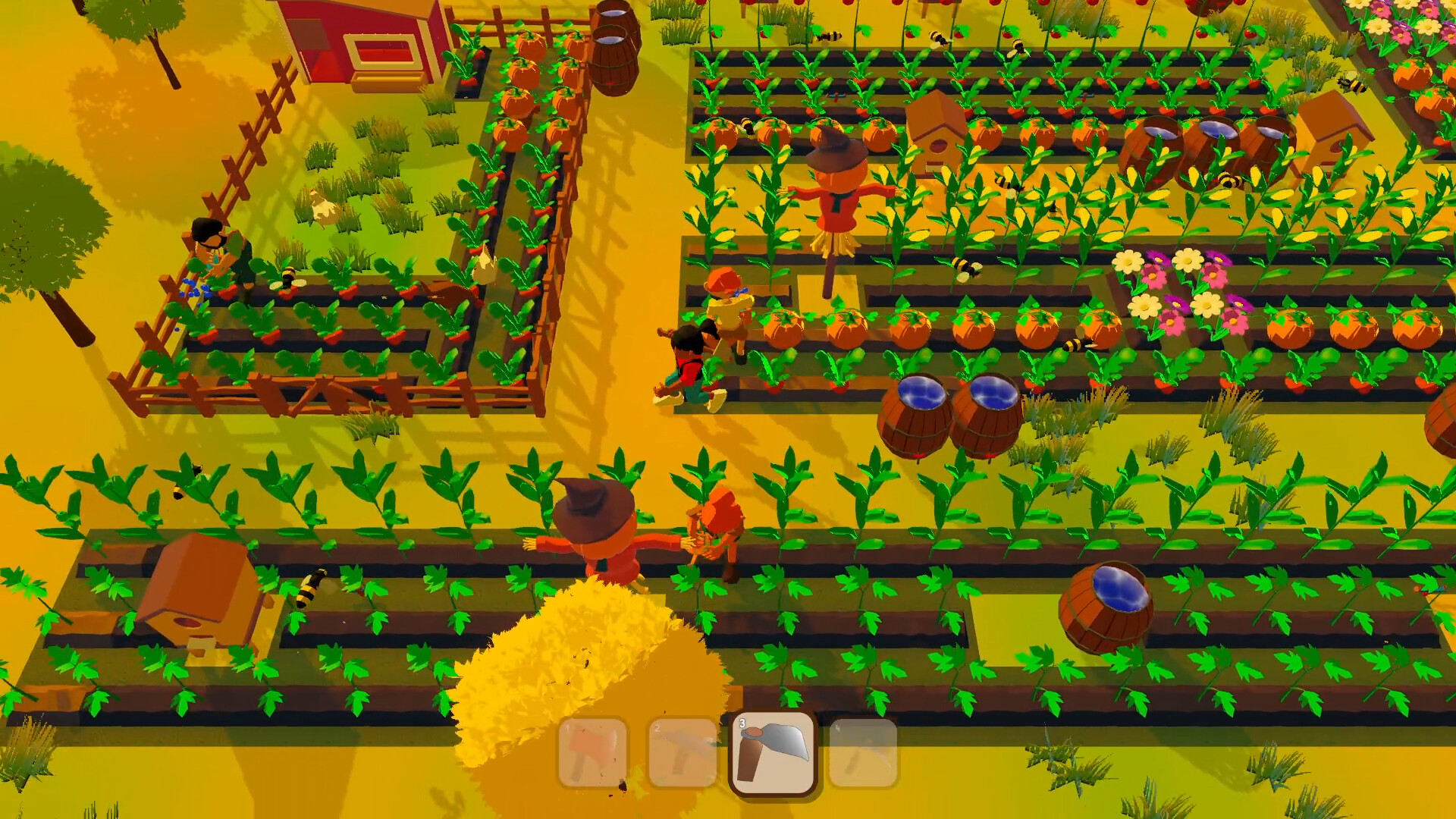
Task: Click the birdhouse on the lower-left plot
Action: 205,599
